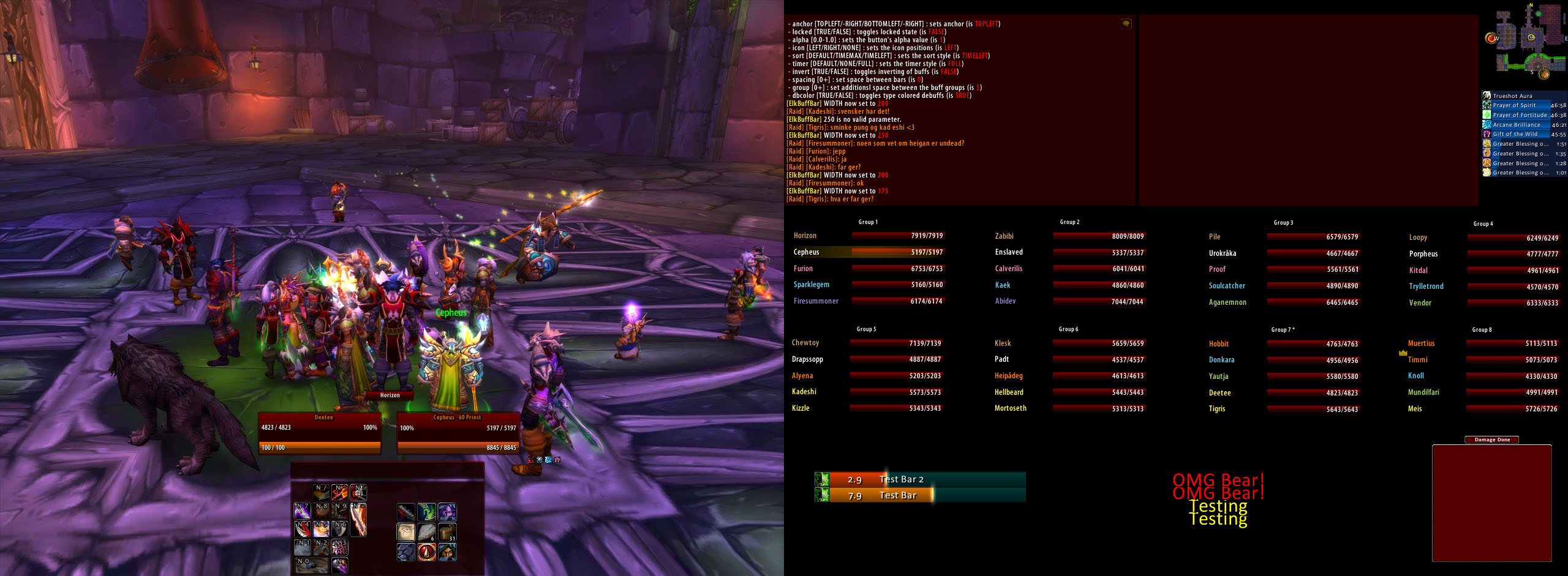Image resolution: width=1568 pixels, height=576 pixels.
Task: Cancel the Trueshot Aura buff
Action: pyautogui.click(x=1515, y=95)
